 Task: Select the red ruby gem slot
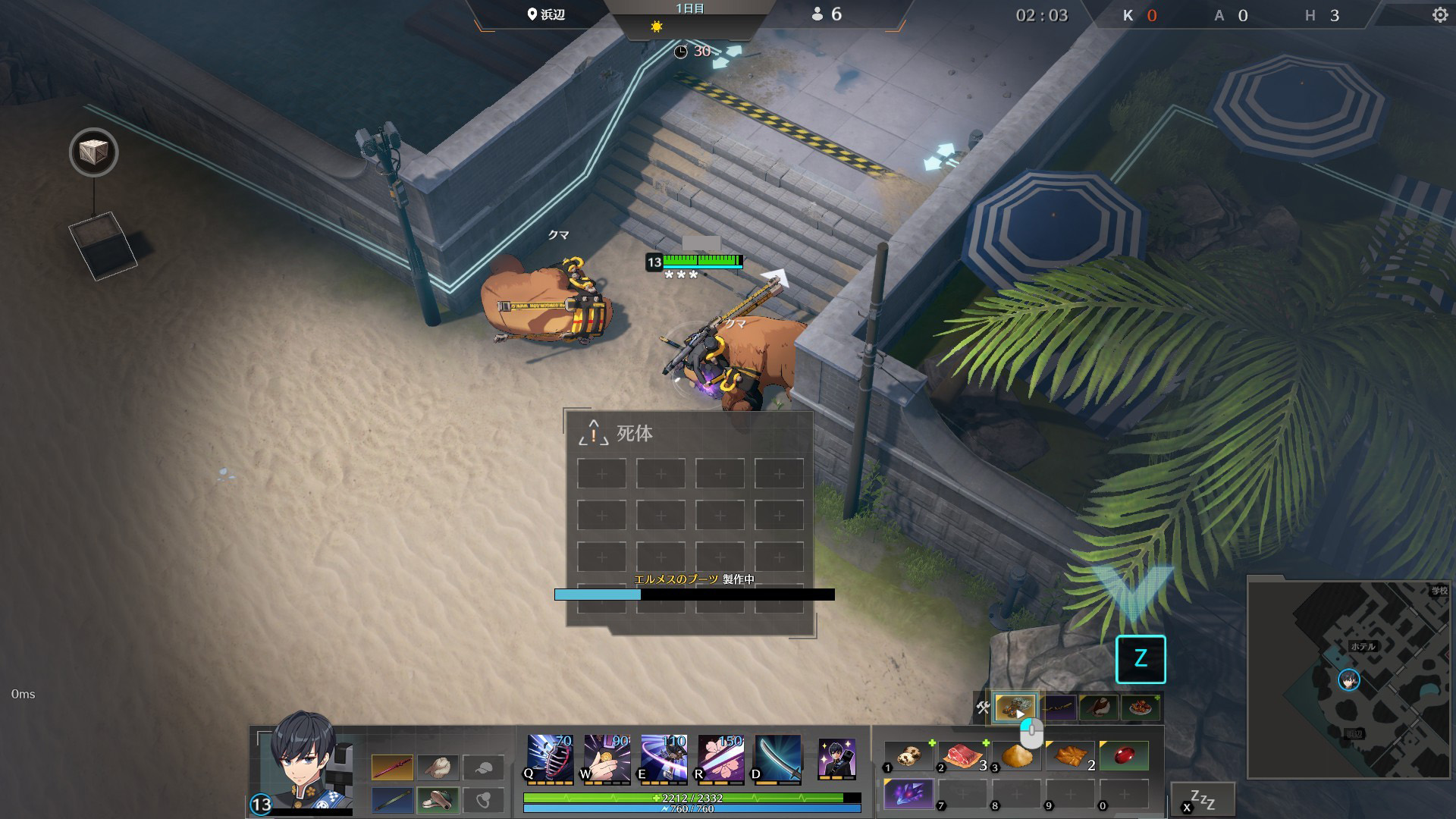click(x=1124, y=756)
